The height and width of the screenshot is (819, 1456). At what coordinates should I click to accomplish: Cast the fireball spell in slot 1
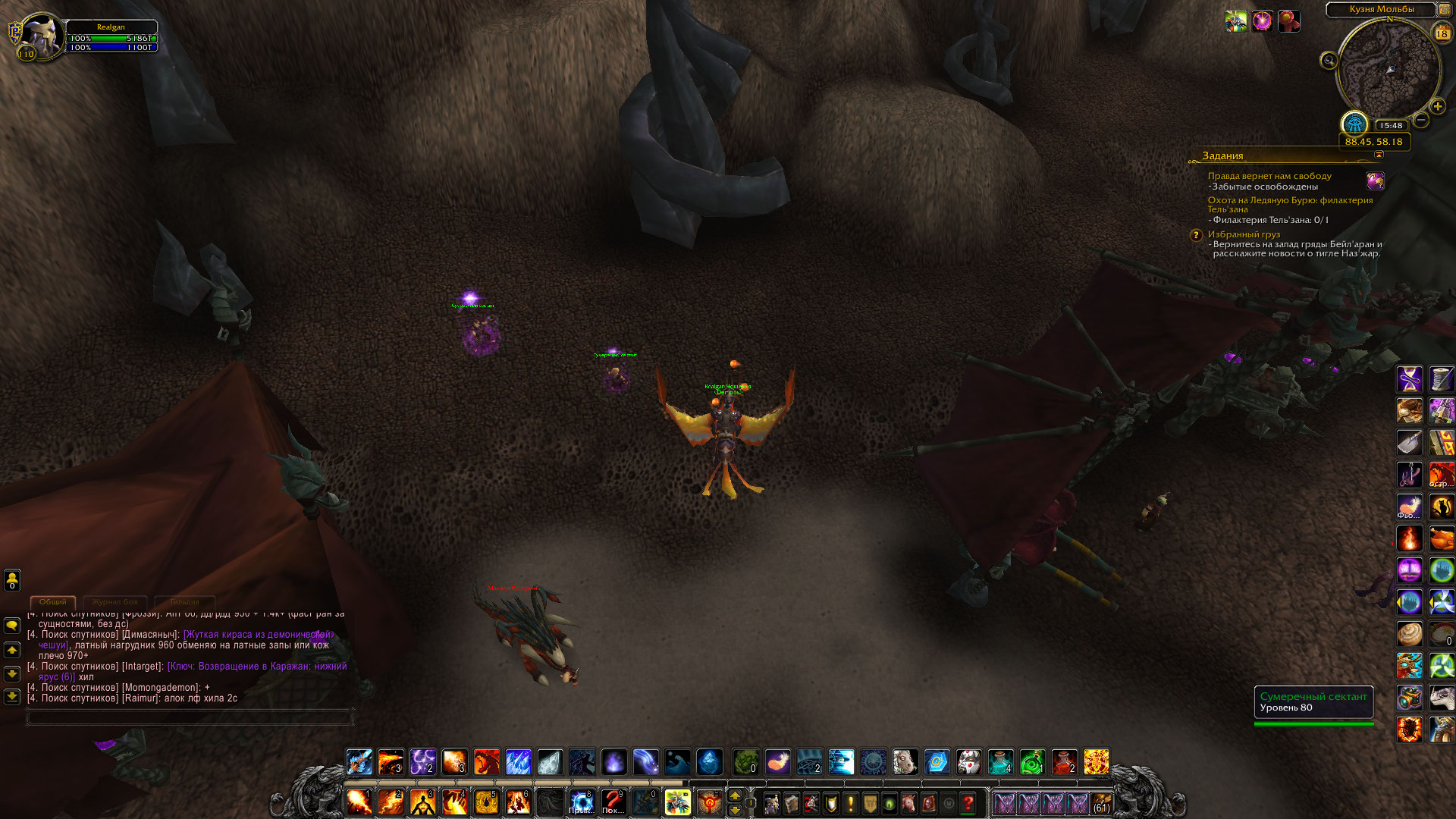[359, 802]
